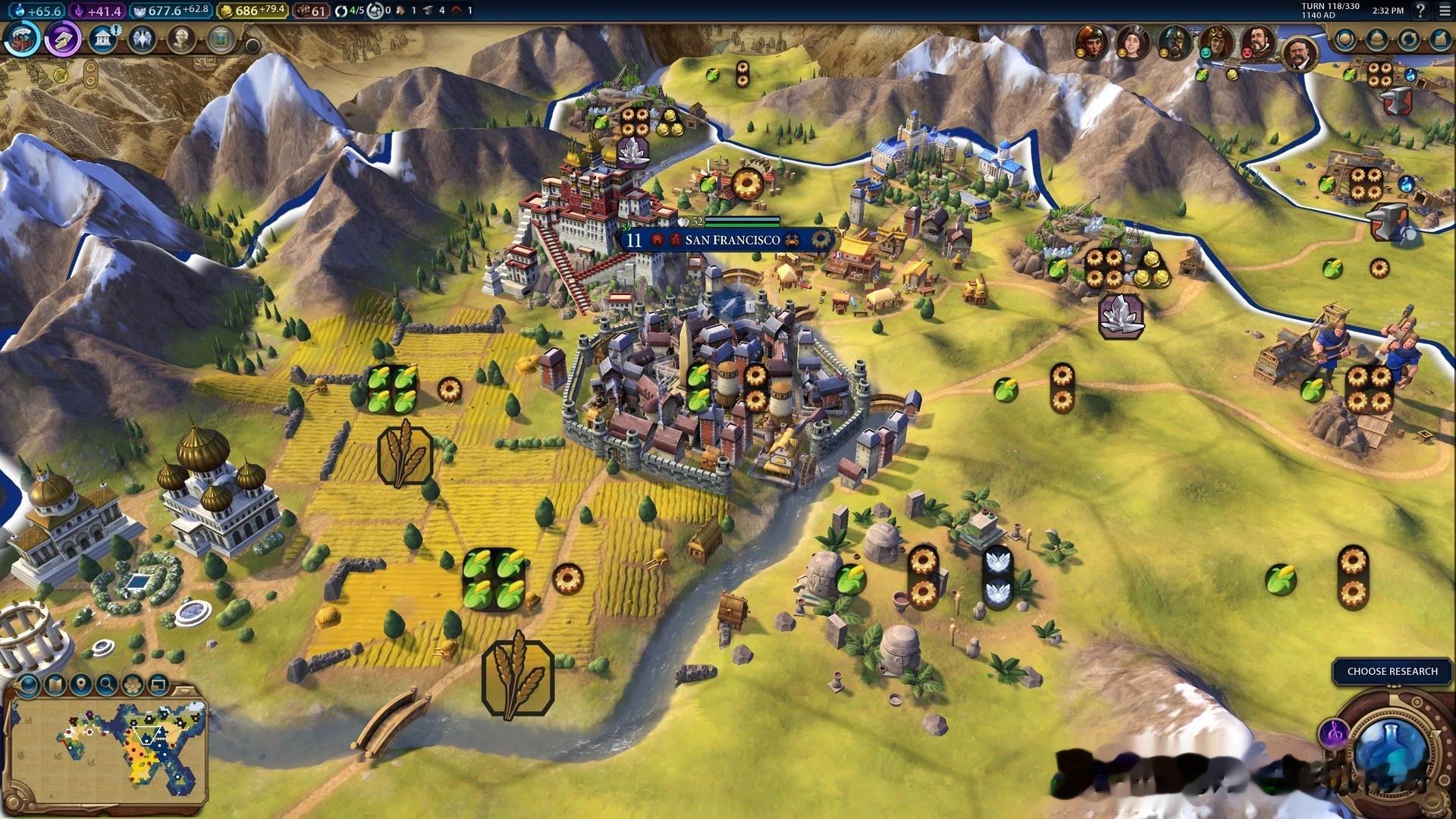Open the technology tree button
The height and width of the screenshot is (819, 1456).
pyautogui.click(x=23, y=39)
